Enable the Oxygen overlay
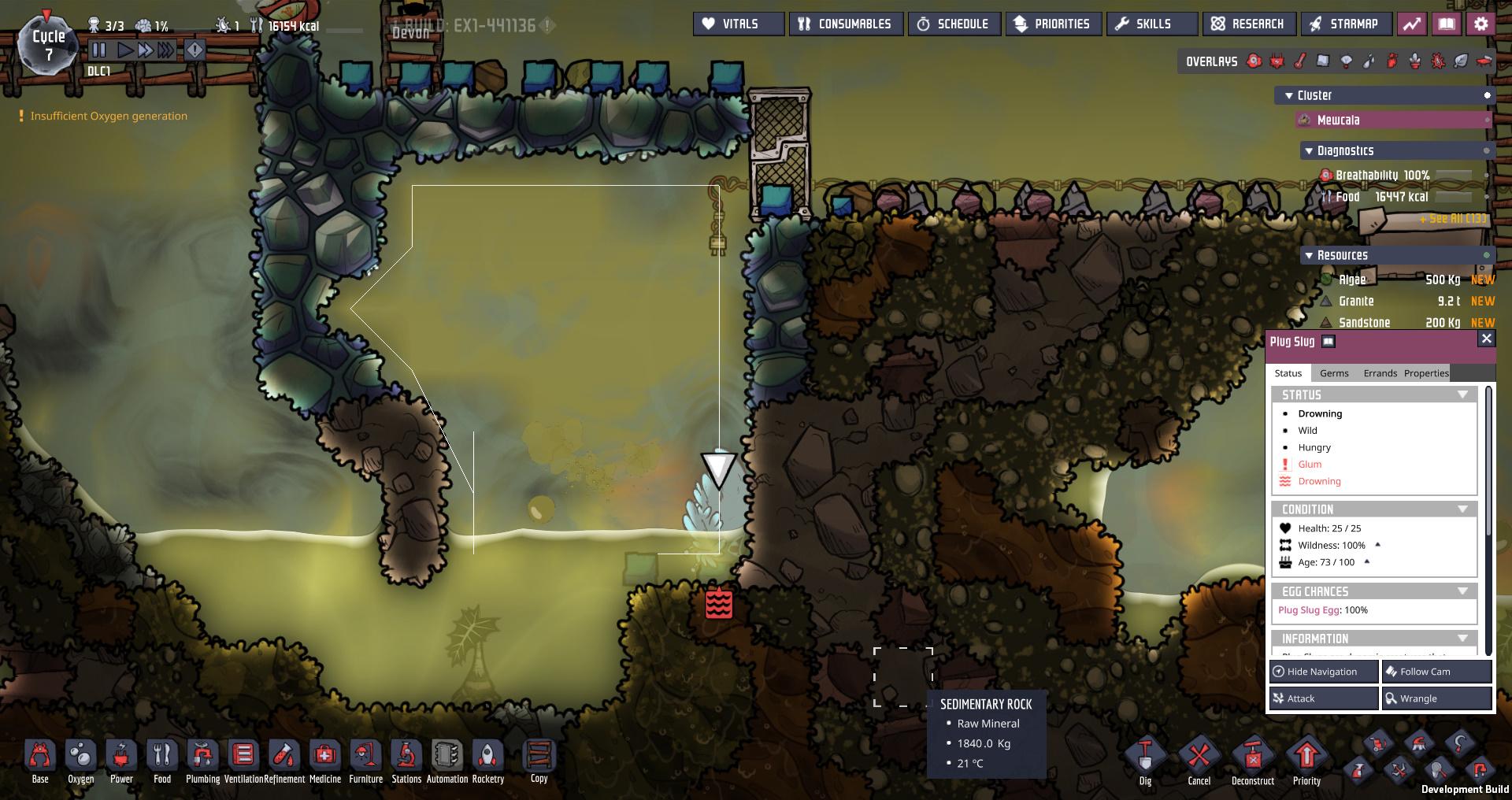Image resolution: width=1512 pixels, height=800 pixels. point(1254,61)
